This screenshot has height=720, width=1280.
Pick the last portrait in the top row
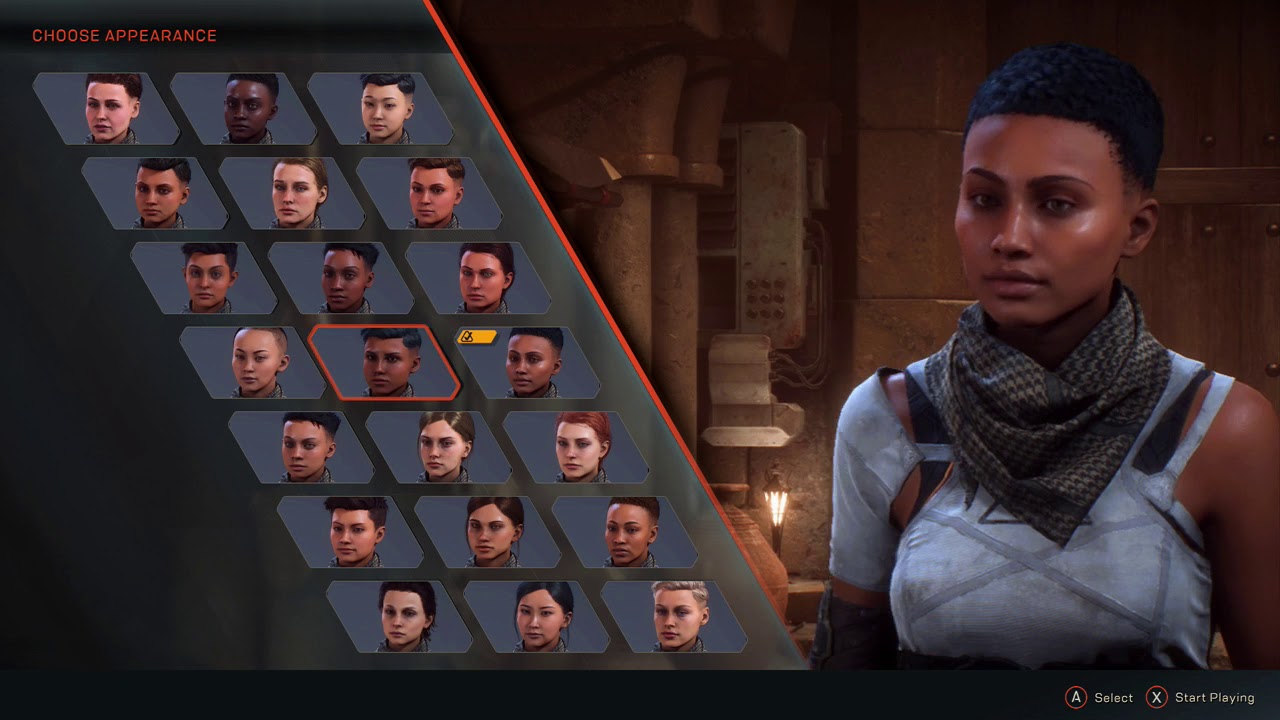coord(381,108)
